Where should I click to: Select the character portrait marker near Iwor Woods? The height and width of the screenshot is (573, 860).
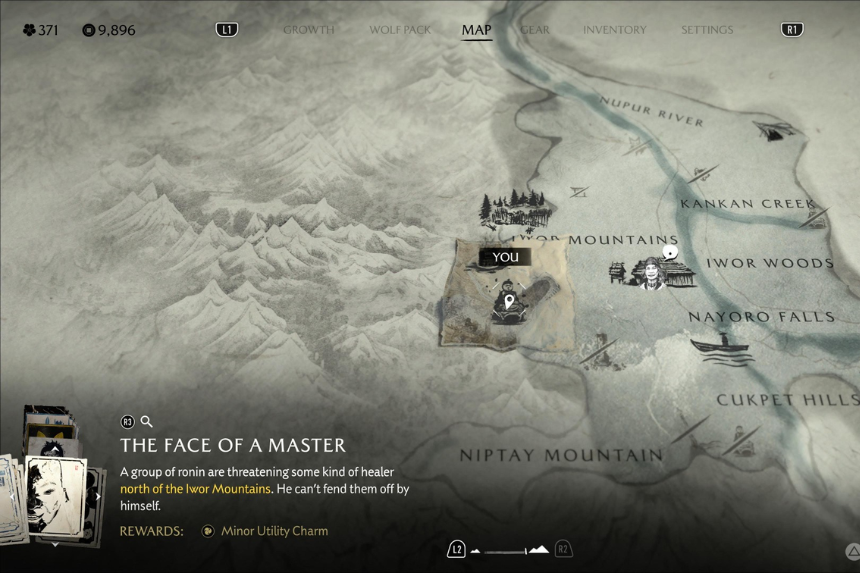click(x=652, y=271)
